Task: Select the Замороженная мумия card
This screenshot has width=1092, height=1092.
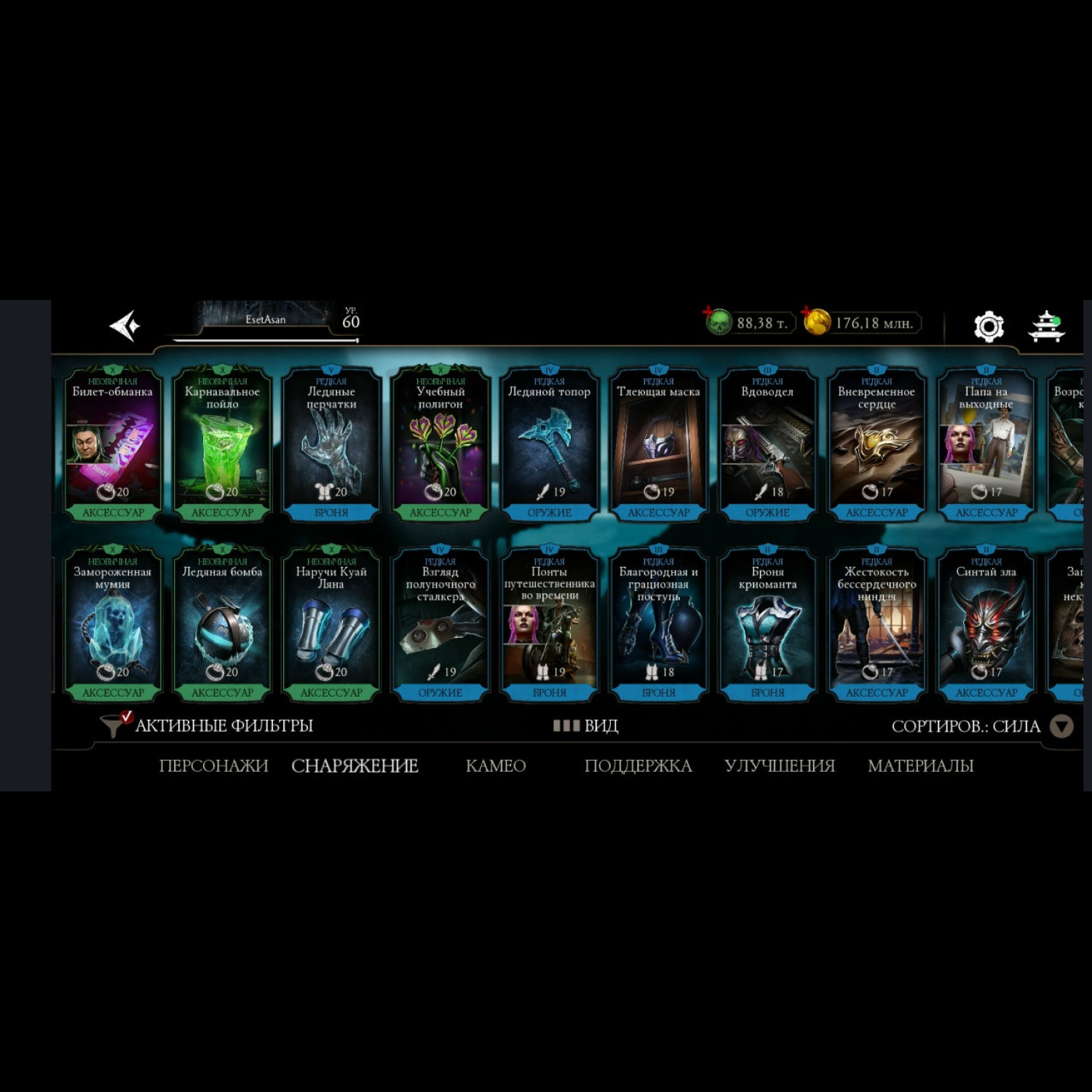Action: [113, 624]
